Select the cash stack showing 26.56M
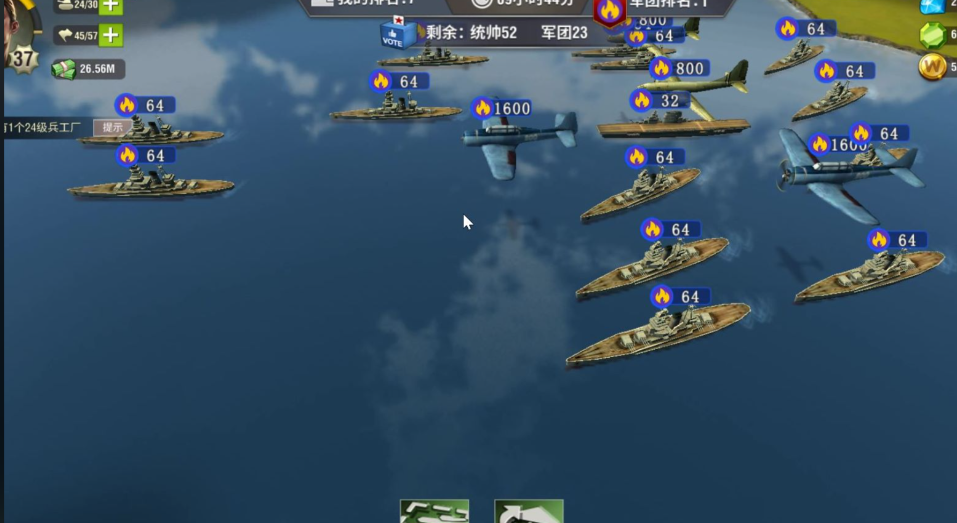Image resolution: width=957 pixels, height=523 pixels. click(x=64, y=68)
